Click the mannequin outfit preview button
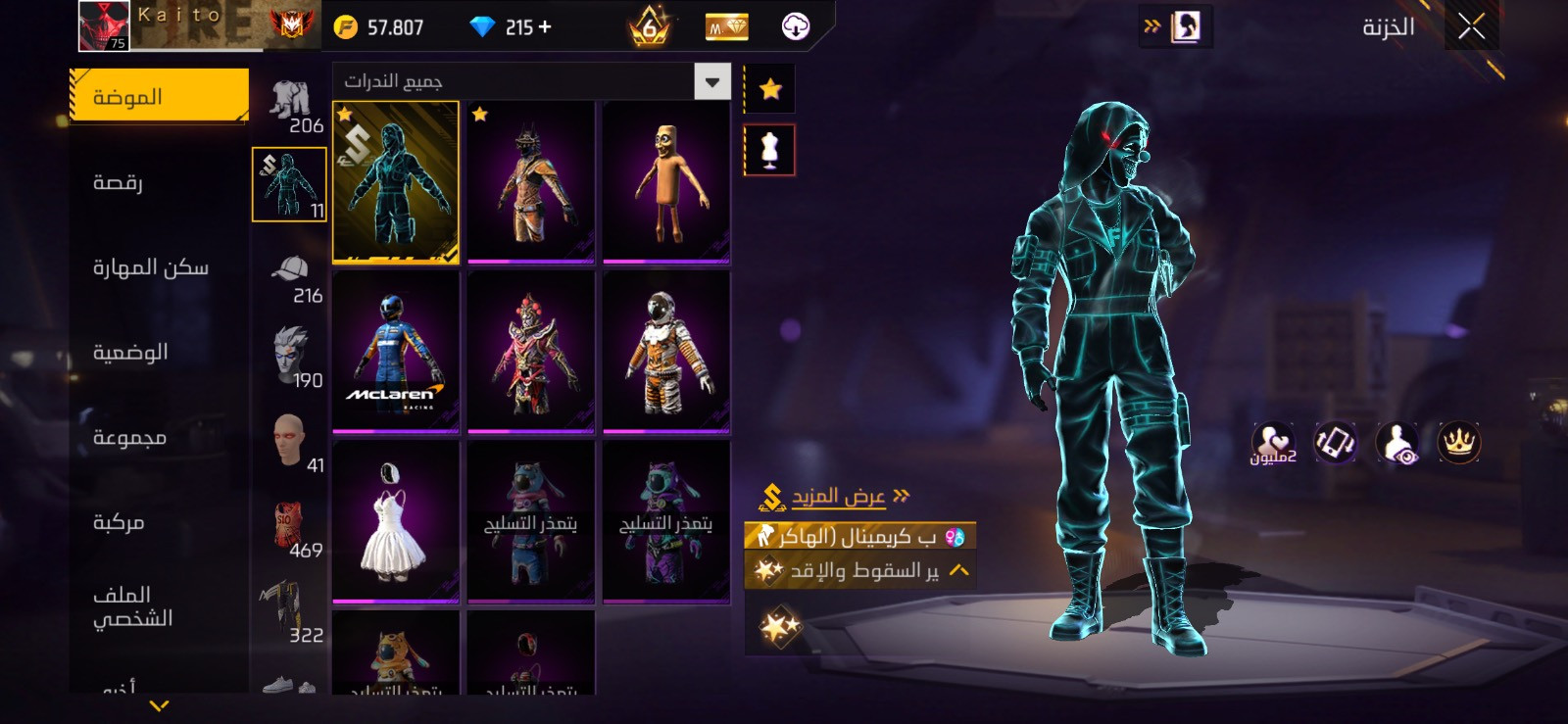This screenshot has height=724, width=1568. pos(770,150)
